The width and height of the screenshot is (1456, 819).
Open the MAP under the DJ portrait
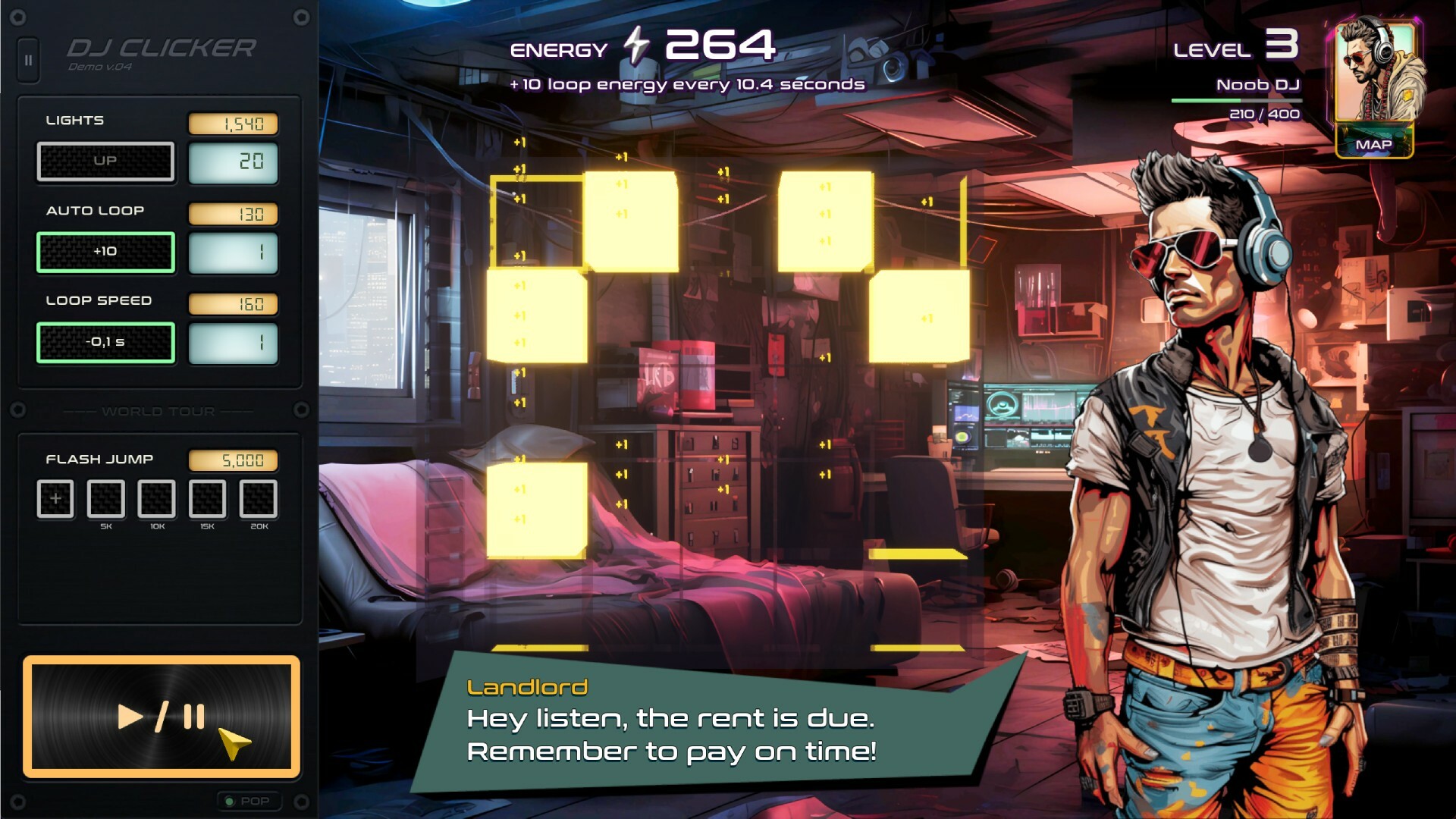[1373, 144]
